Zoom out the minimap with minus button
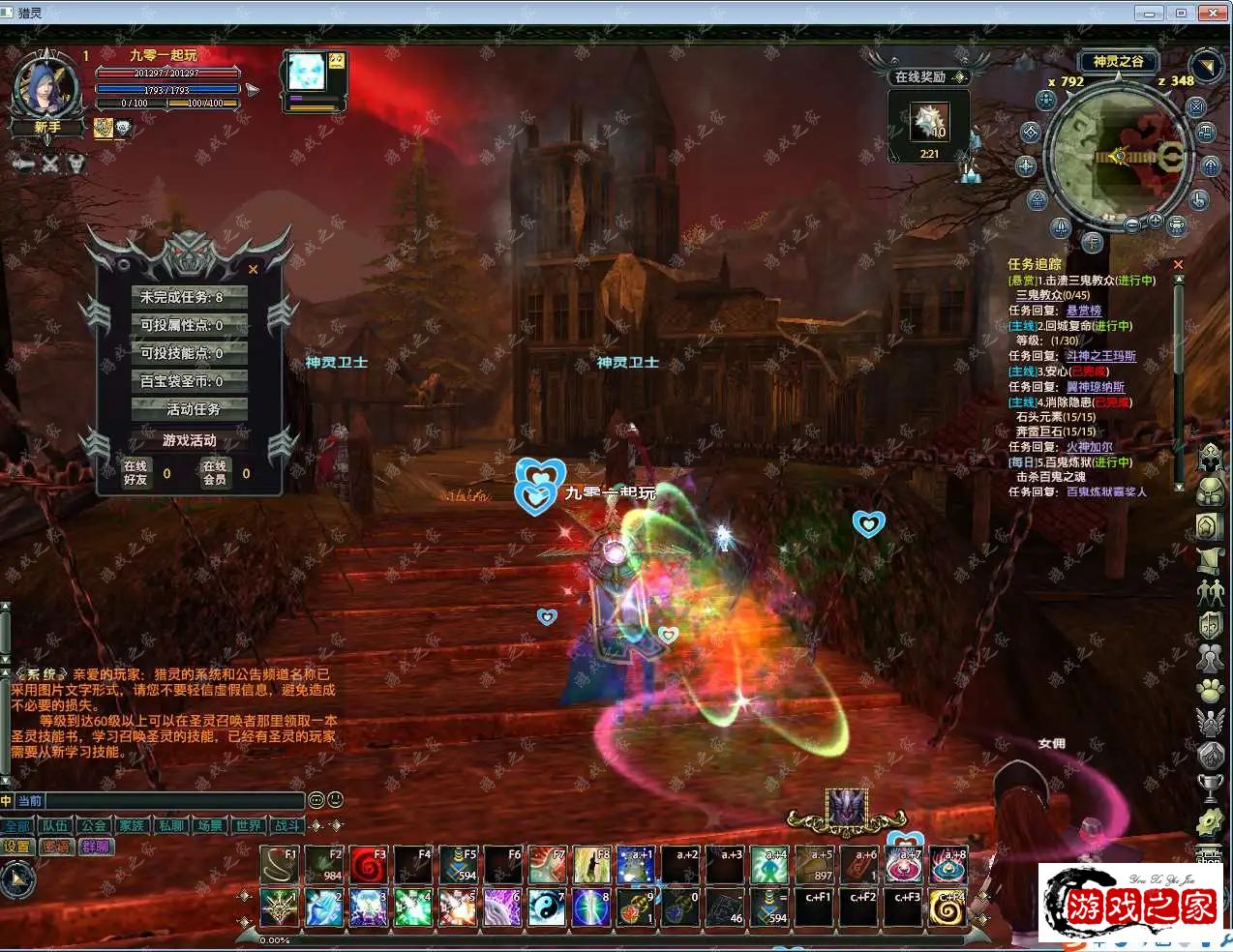Screen dimensions: 1233x952 click(x=1132, y=224)
